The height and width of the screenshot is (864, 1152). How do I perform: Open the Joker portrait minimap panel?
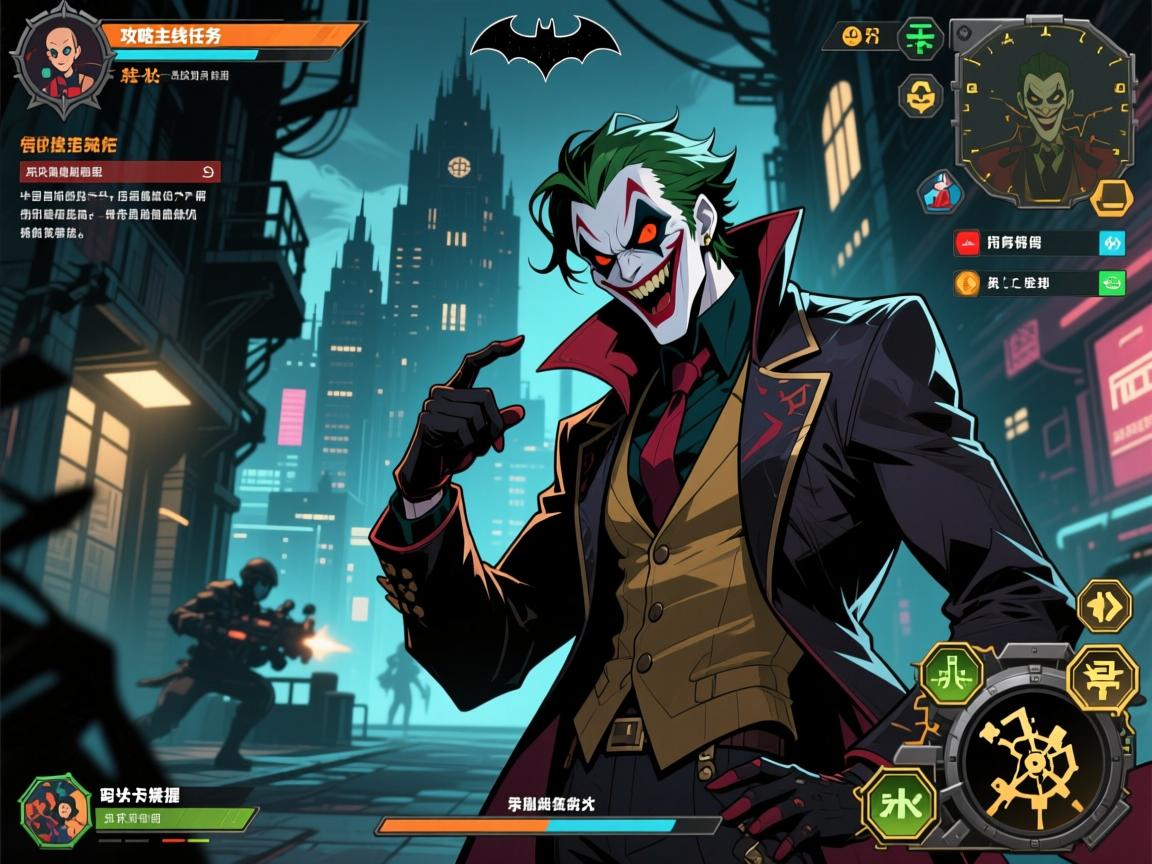(1044, 108)
